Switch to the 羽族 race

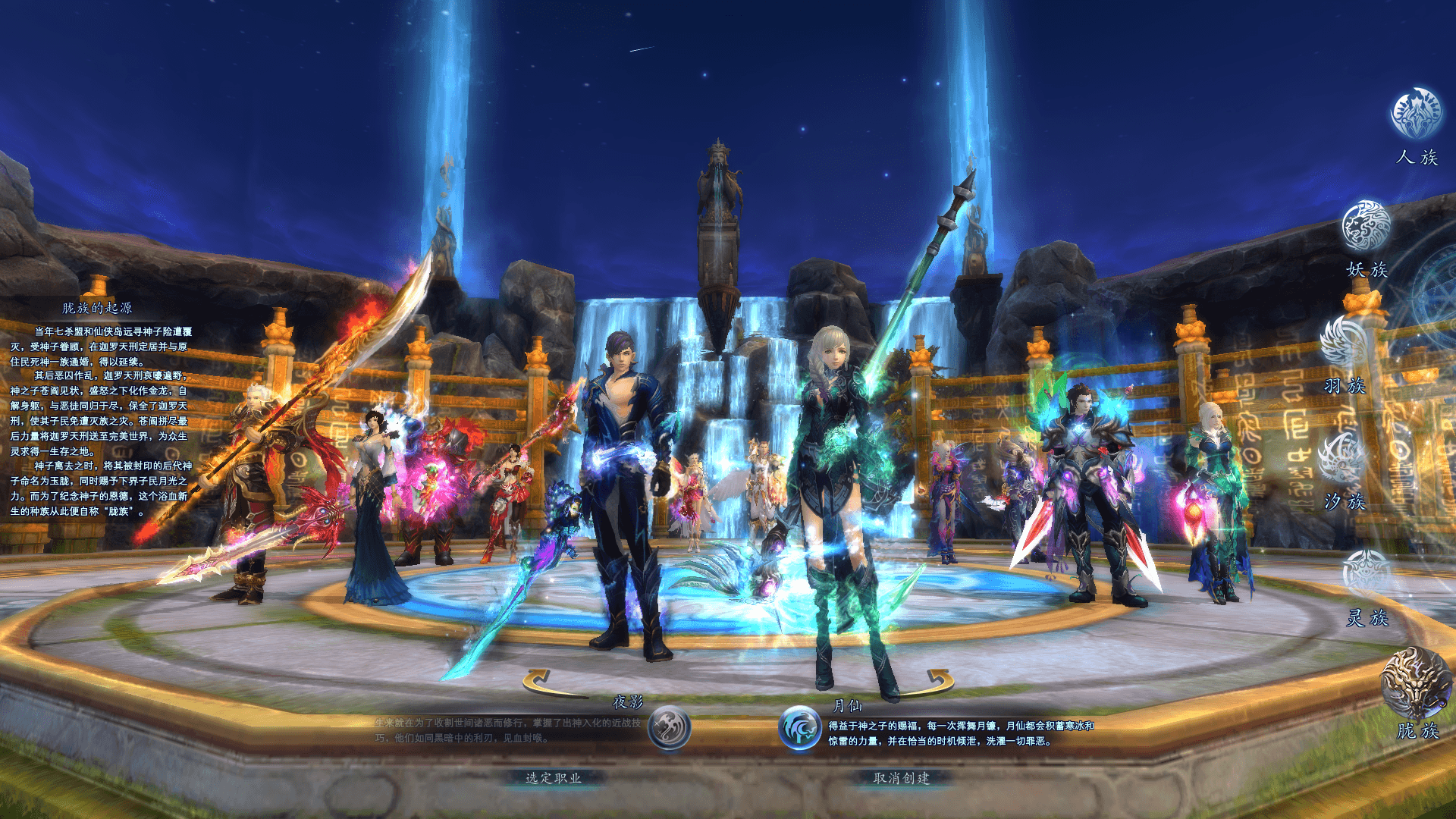(1344, 342)
